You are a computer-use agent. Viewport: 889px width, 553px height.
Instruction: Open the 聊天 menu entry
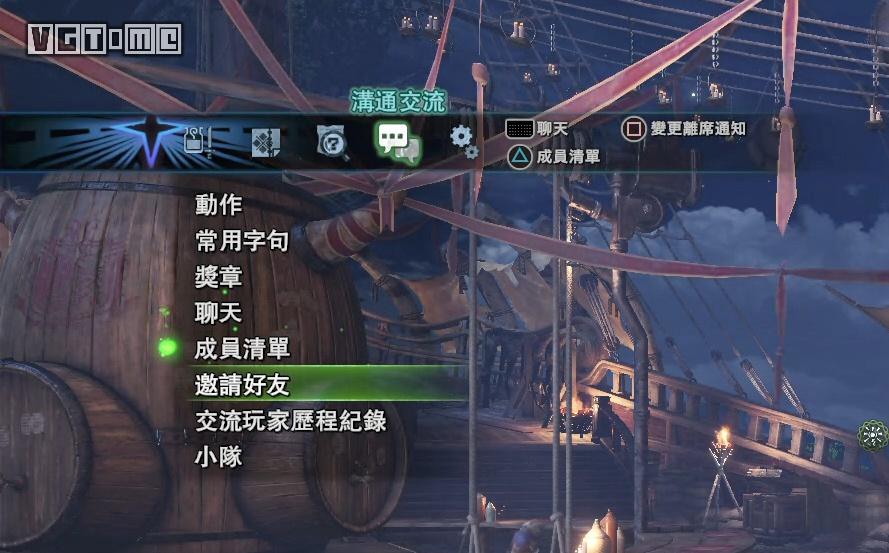(x=219, y=313)
